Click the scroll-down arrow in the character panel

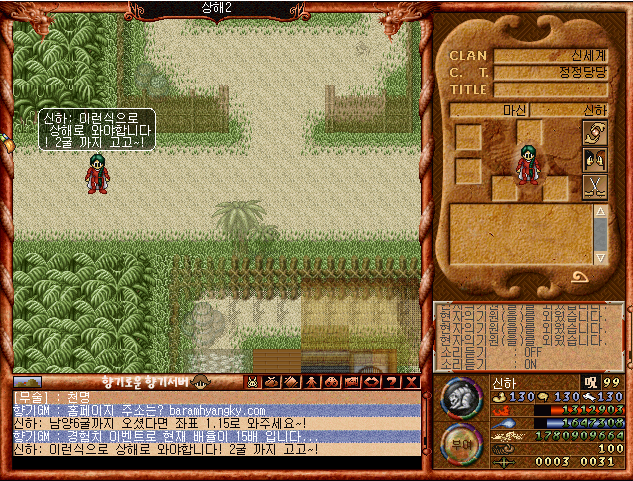pos(600,257)
